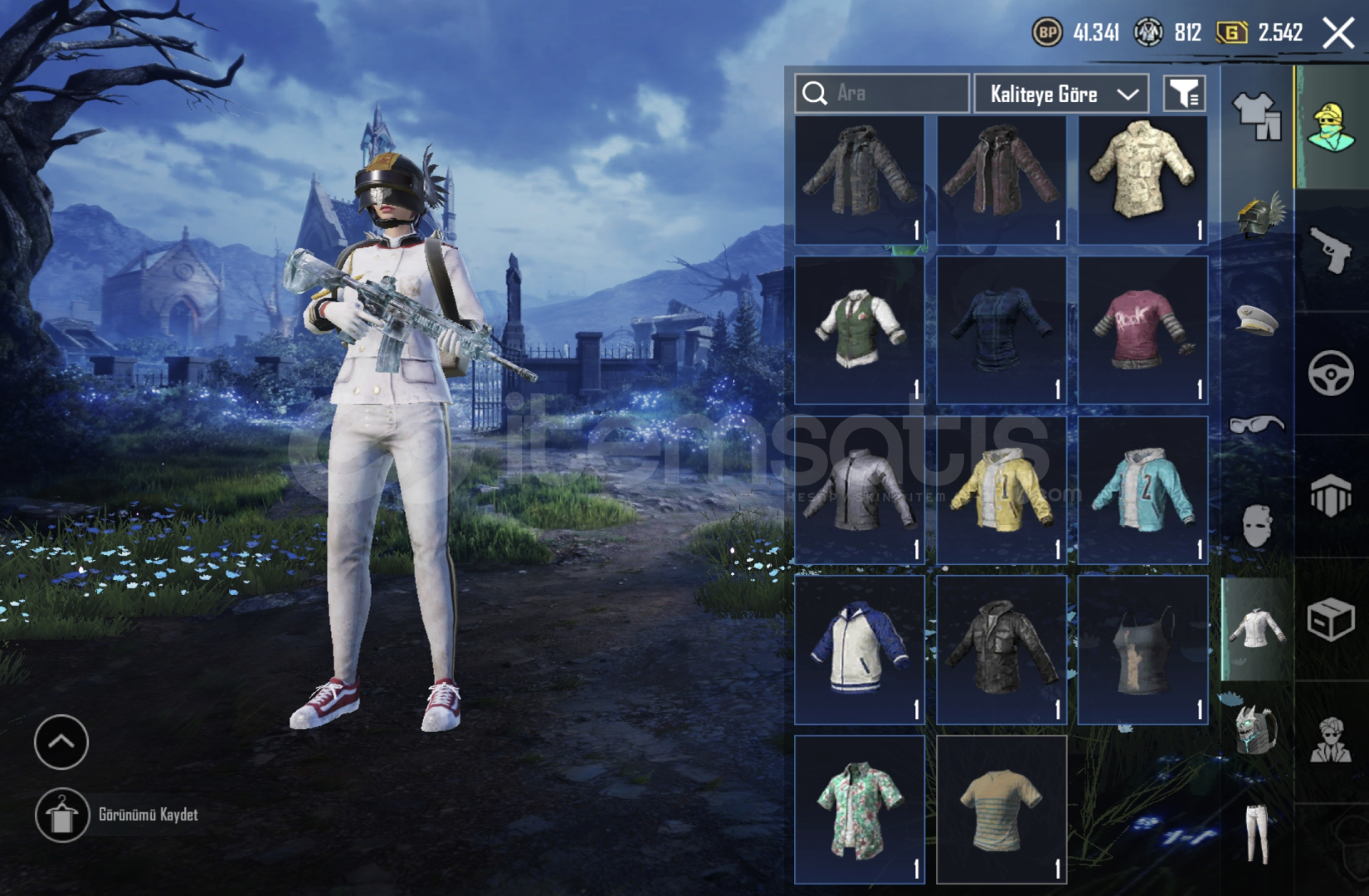Open the inventory filter button

(x=1184, y=94)
